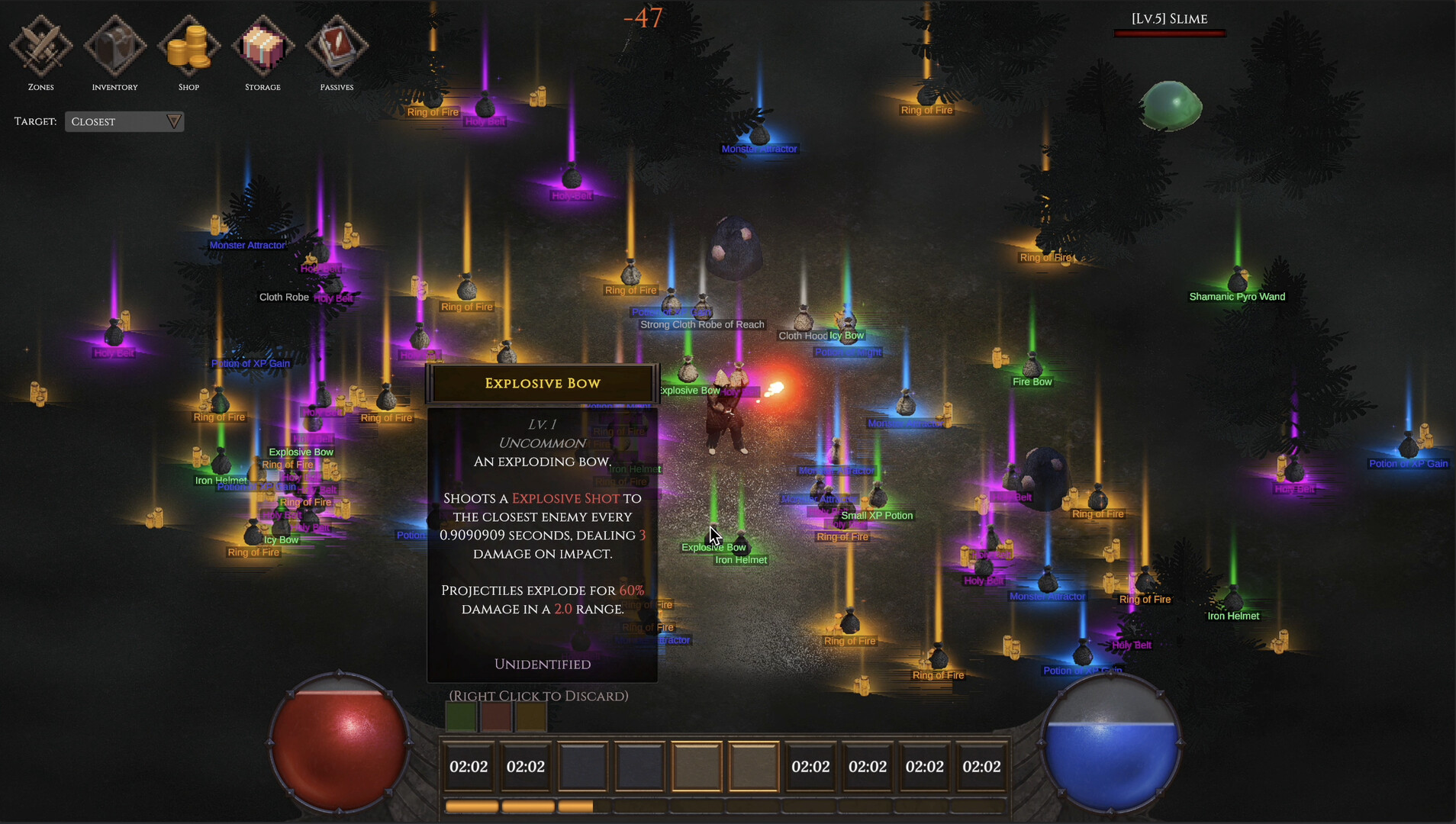
Task: Choose the Strong Cloth Robe of Reach label
Action: pos(702,325)
